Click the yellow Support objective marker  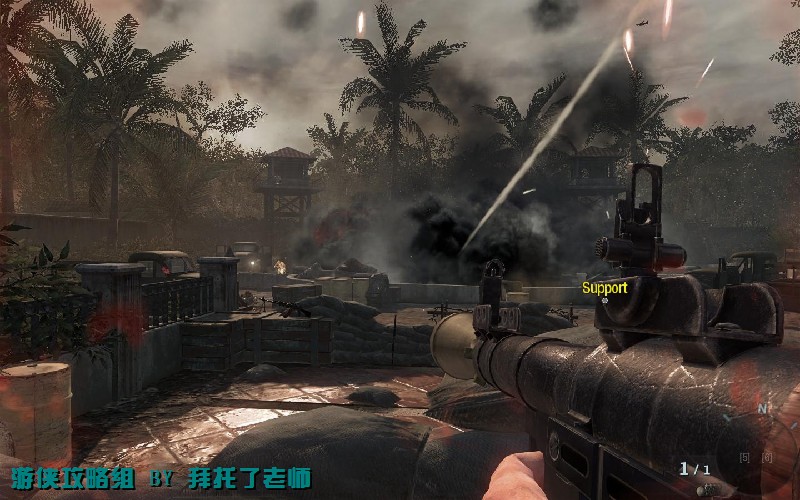click(x=605, y=289)
